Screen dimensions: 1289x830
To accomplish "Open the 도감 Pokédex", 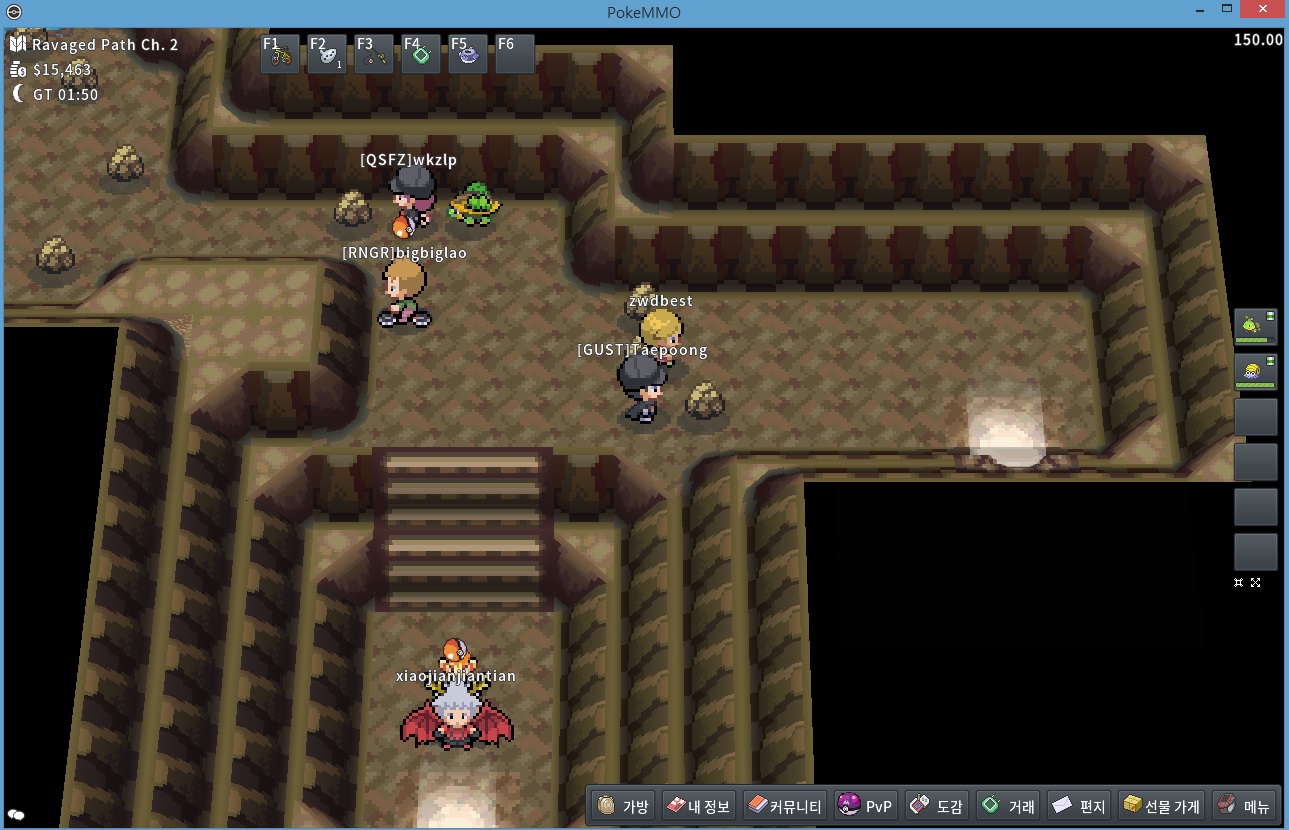I will 936,806.
